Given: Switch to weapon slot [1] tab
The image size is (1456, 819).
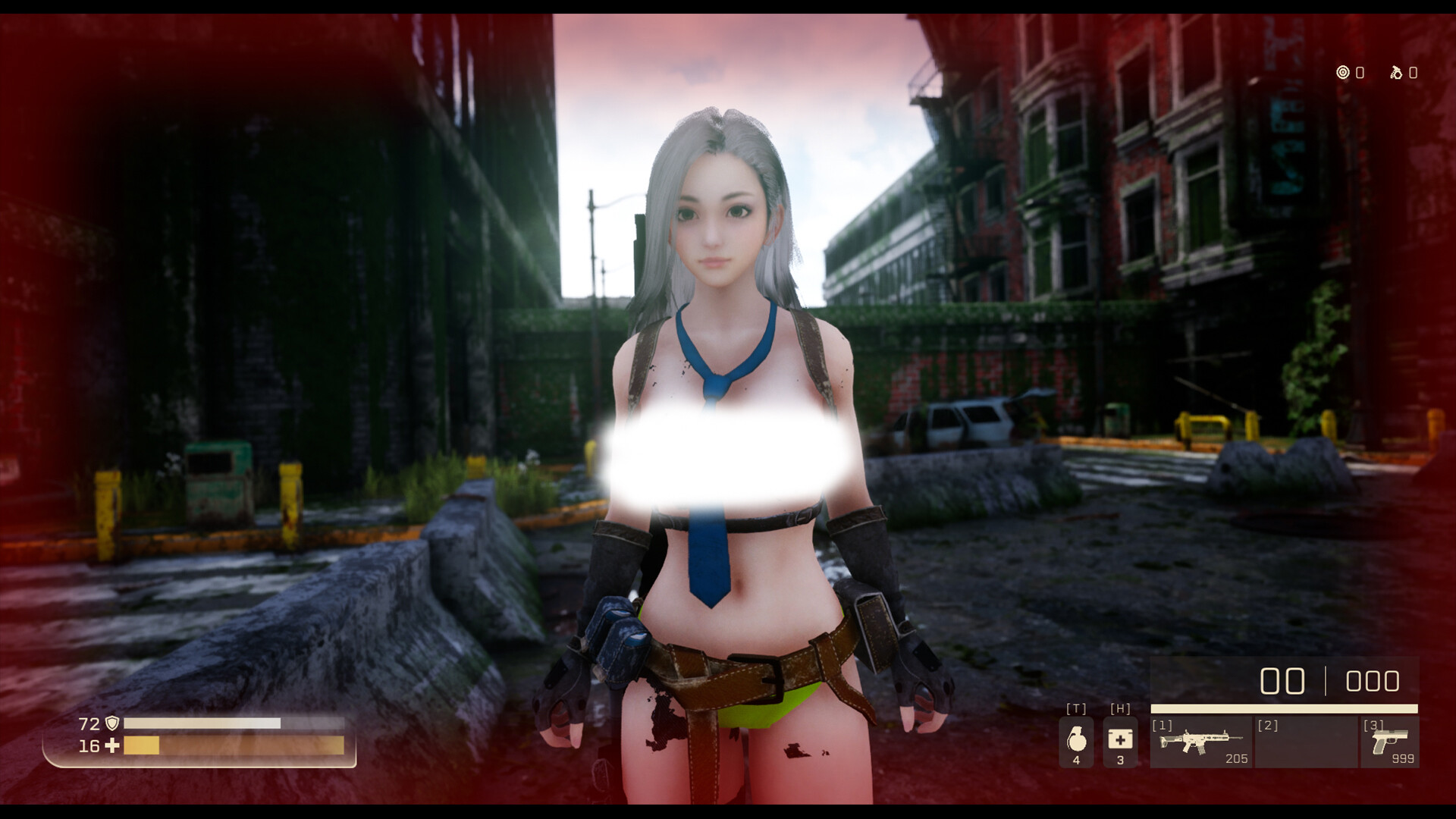Looking at the screenshot, I should (x=1162, y=725).
